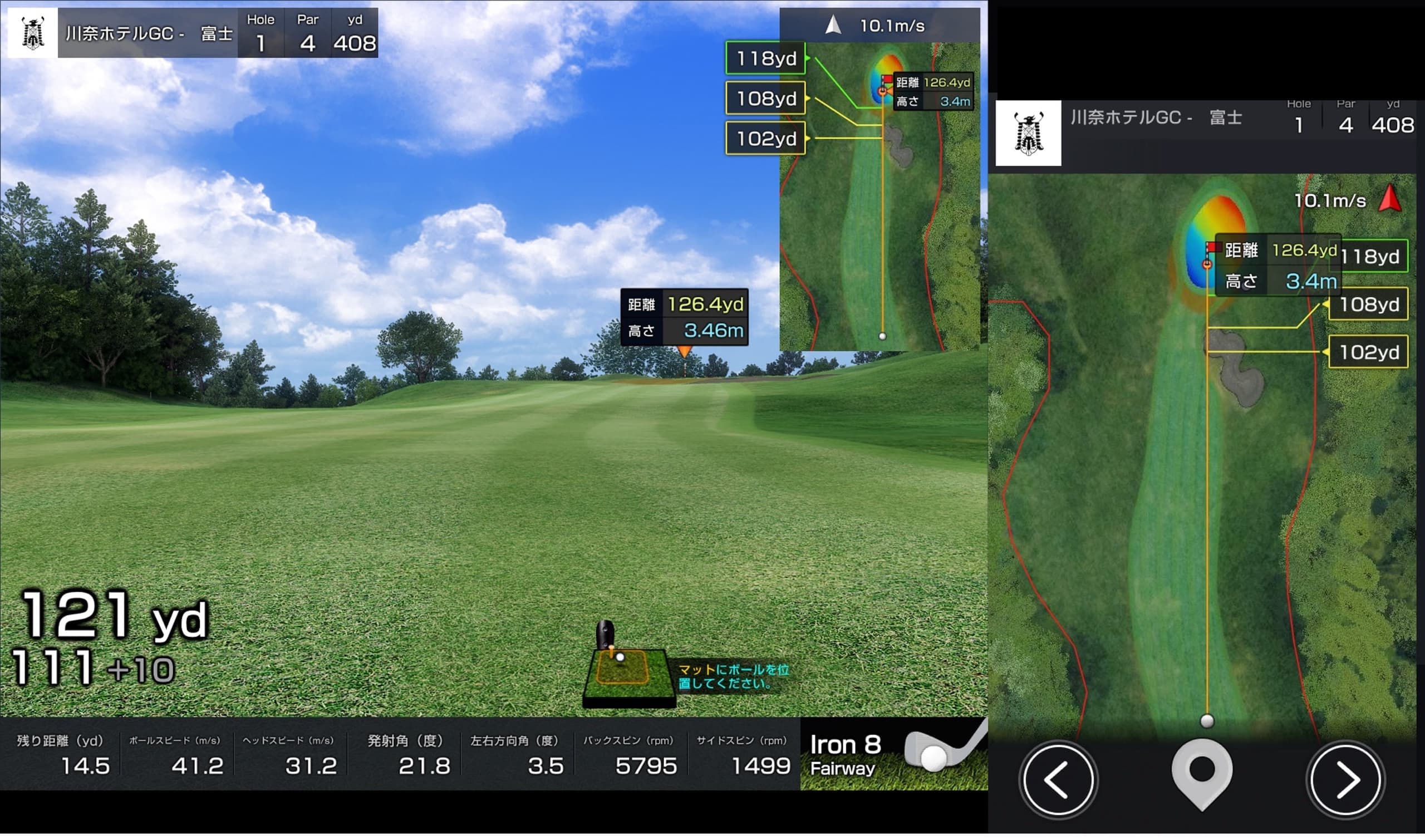Tap the red wind direction arrow
Image resolution: width=1425 pixels, height=840 pixels.
click(1389, 199)
